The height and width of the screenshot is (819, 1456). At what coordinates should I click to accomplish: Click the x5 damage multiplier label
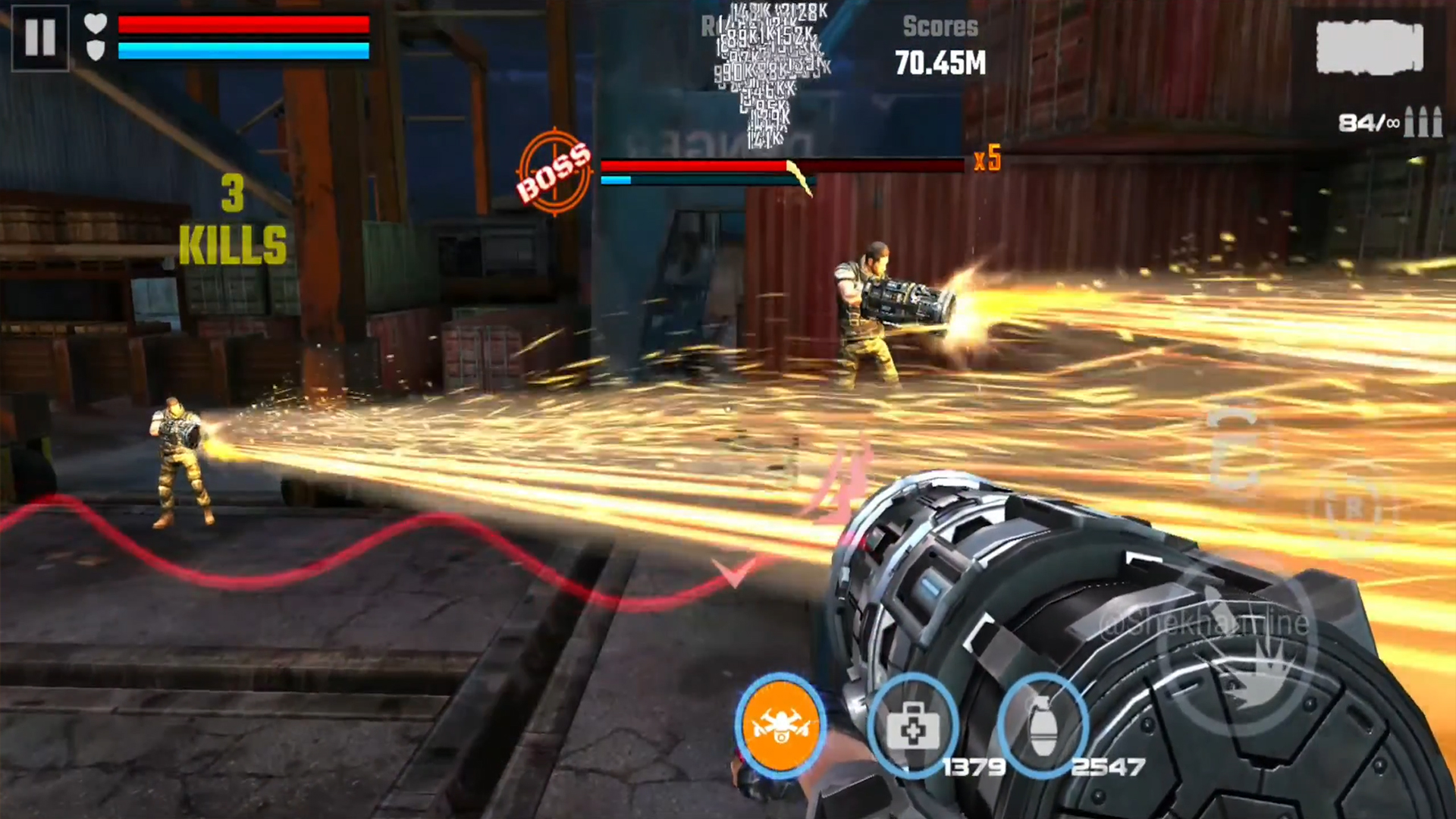pyautogui.click(x=987, y=160)
